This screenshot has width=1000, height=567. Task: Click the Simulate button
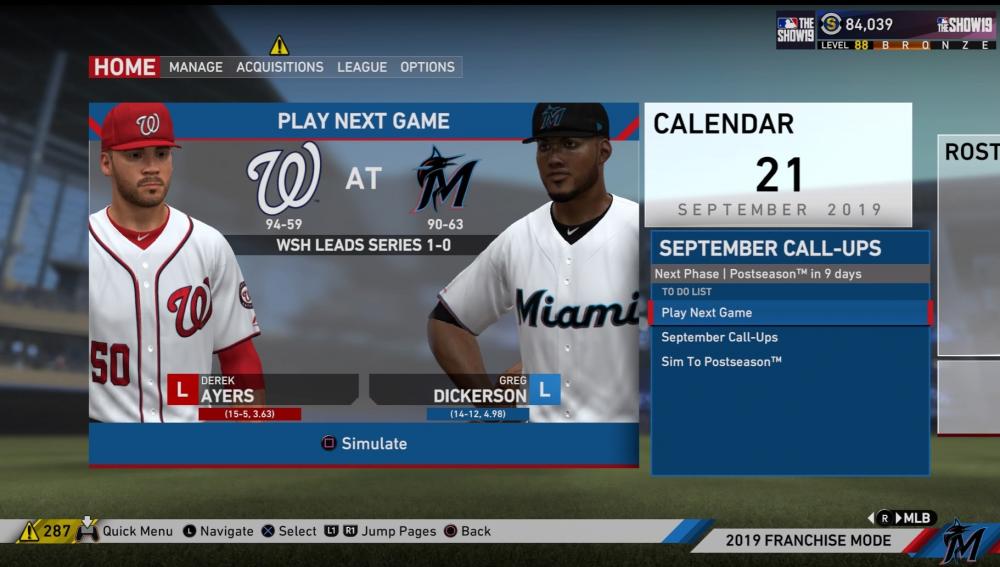point(364,444)
